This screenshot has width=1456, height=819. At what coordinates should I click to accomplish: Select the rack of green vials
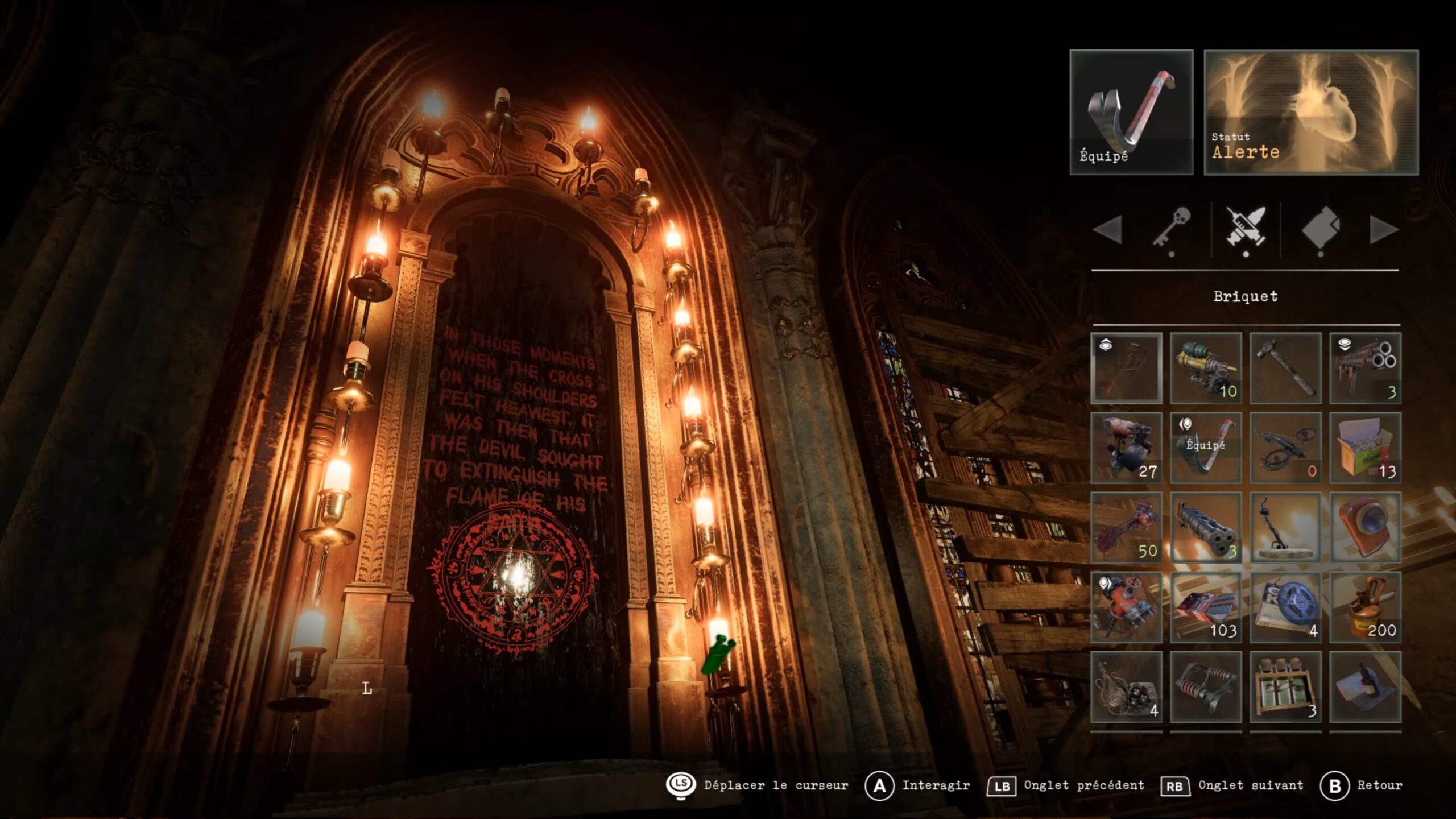1285,686
